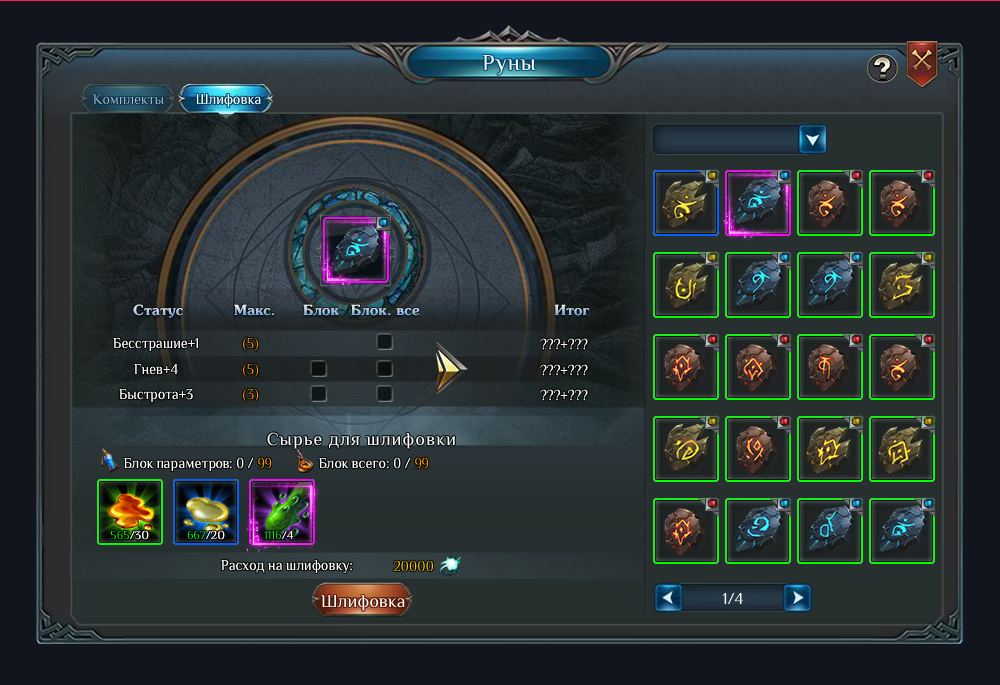Select the orange mushroom polishing material
The image size is (1000, 685).
tap(130, 512)
